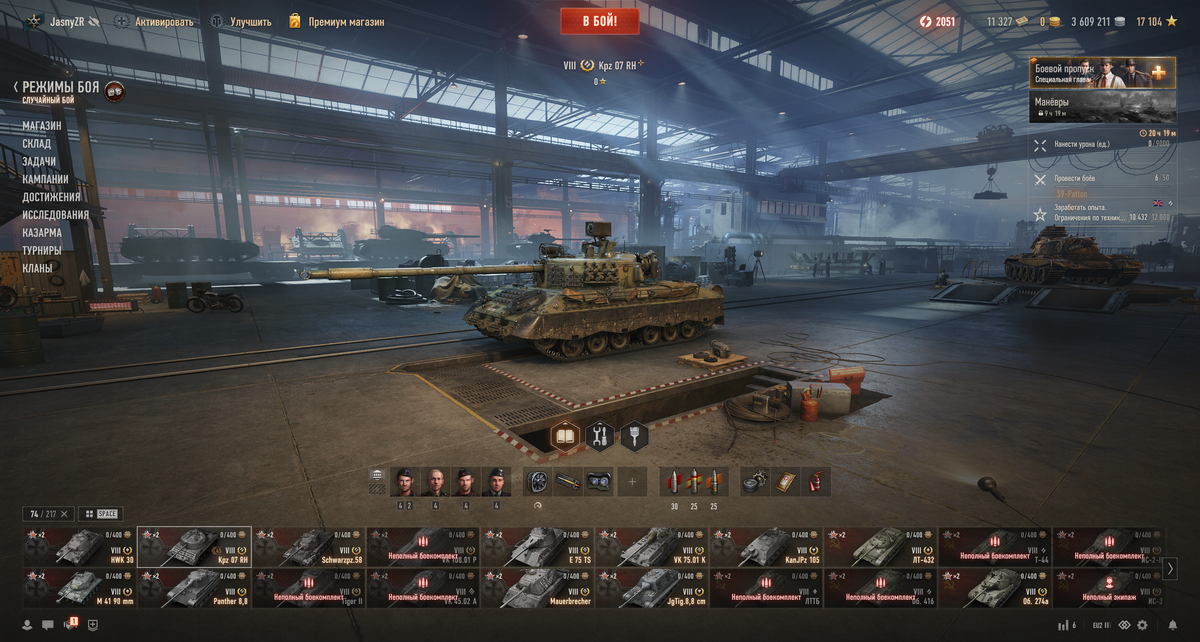This screenshot has height=642, width=1200.
Task: Start battle with the В БОЙ! button
Action: tap(599, 21)
